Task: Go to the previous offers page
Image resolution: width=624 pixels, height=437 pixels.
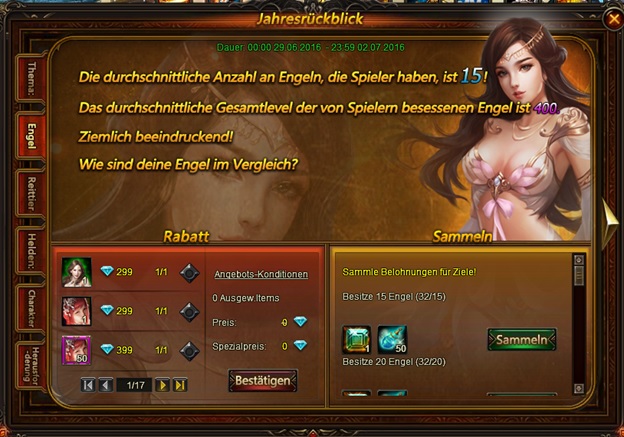Action: coord(105,385)
